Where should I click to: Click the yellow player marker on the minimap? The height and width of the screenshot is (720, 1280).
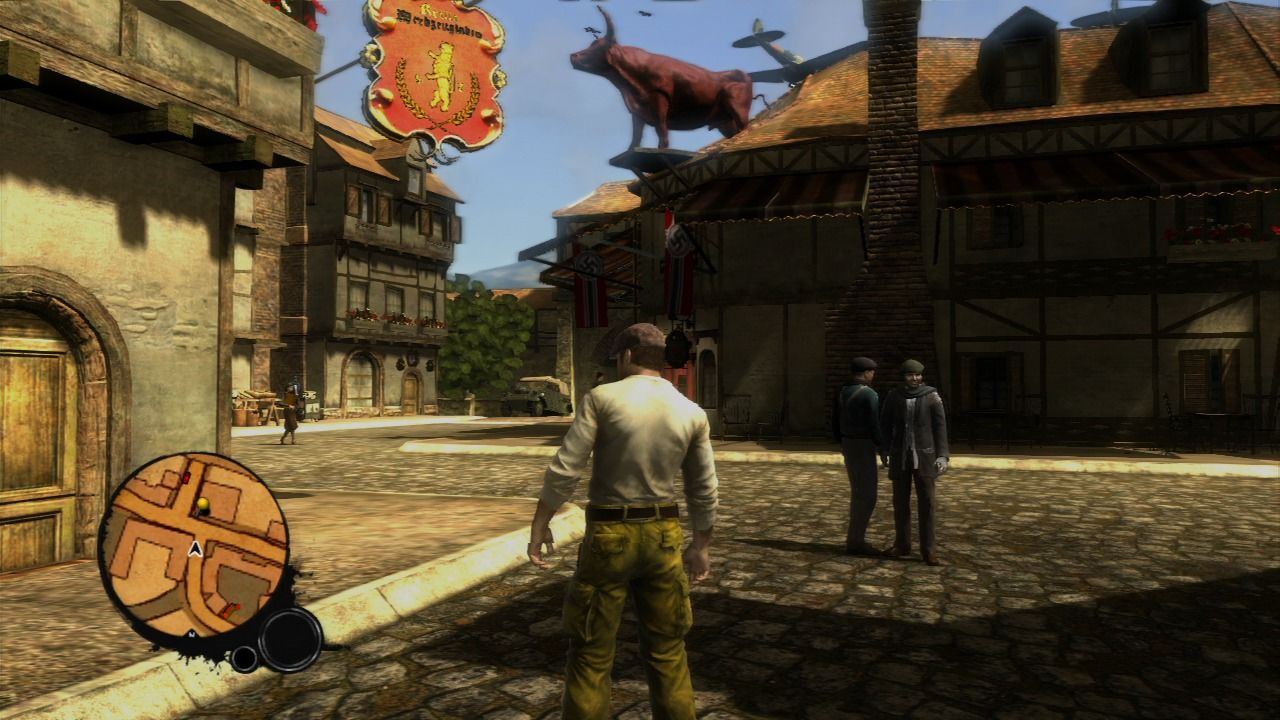coord(204,504)
